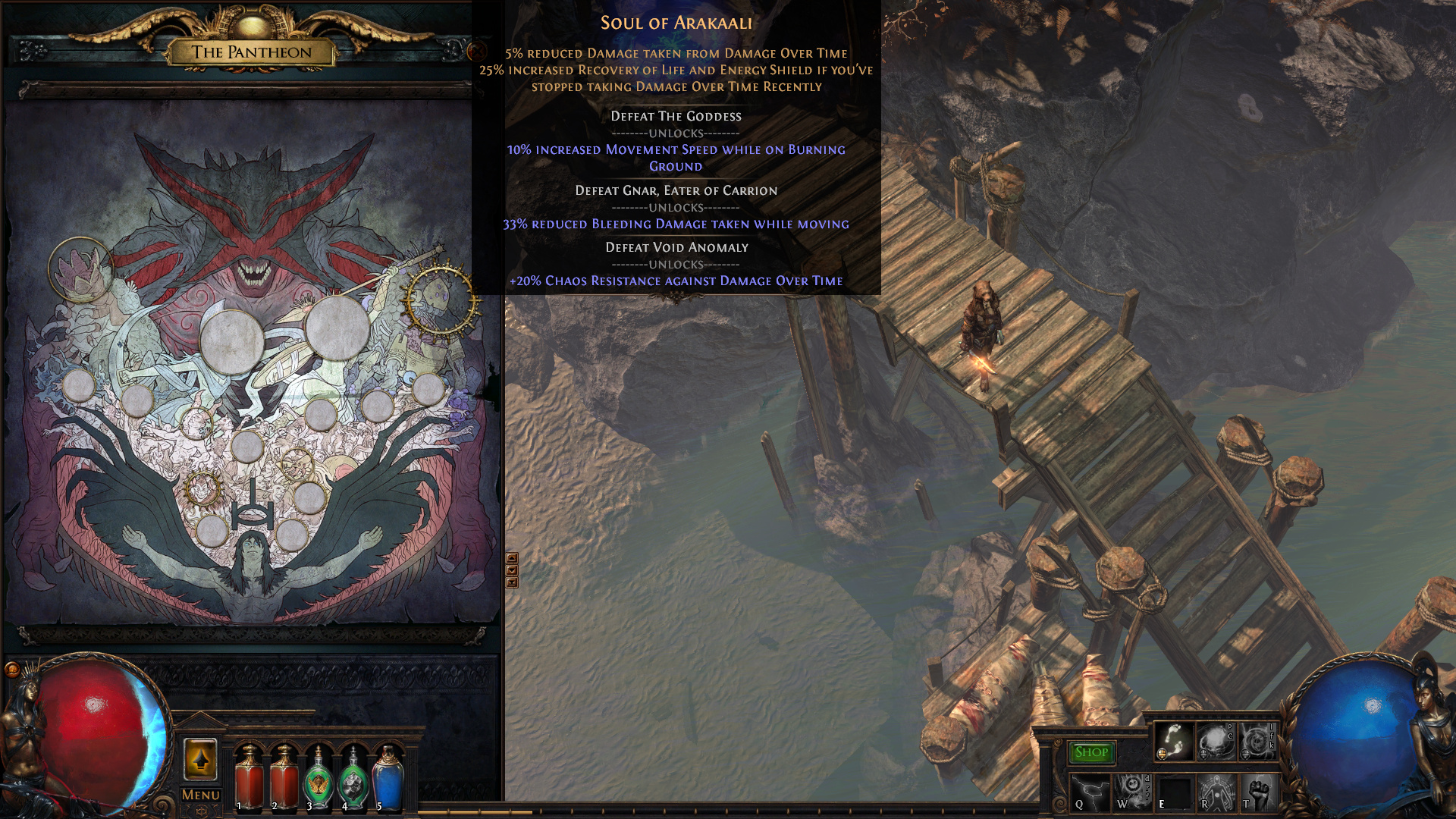Use the green stone-emblem flask in slot 4
This screenshot has height=819, width=1456.
353,777
